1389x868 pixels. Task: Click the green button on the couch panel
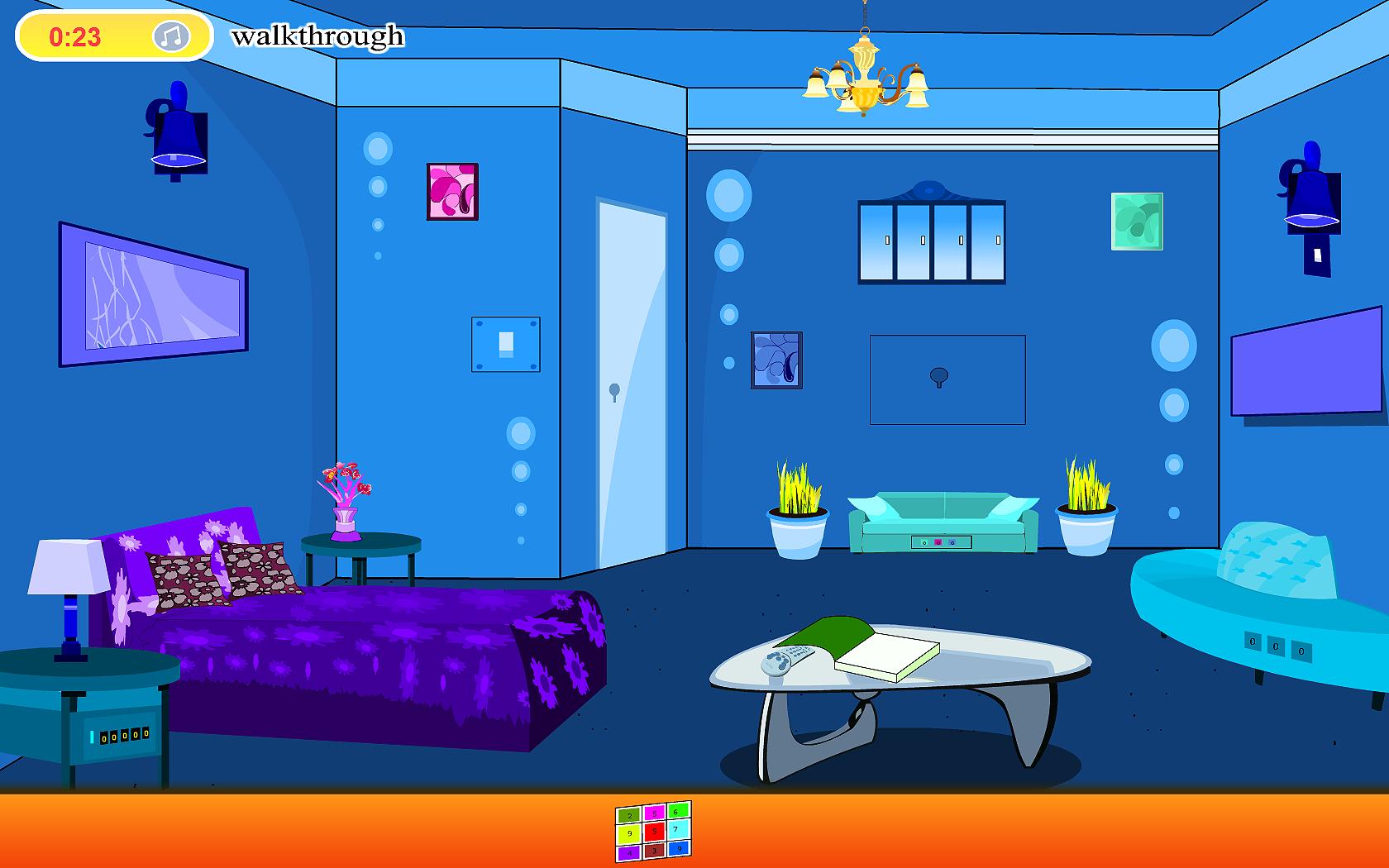(x=924, y=543)
